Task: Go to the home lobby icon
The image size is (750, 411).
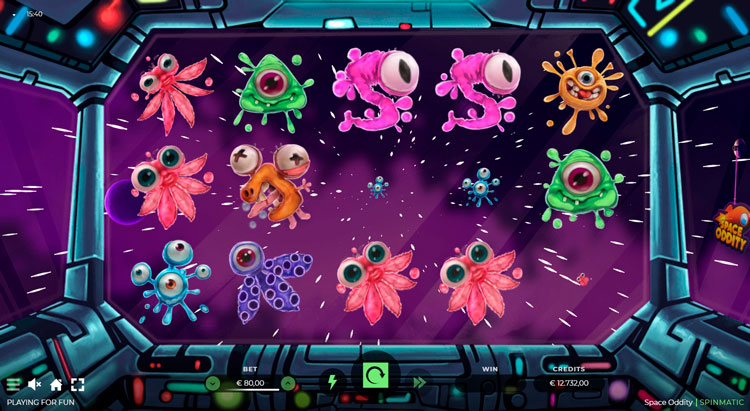Action: coord(56,384)
